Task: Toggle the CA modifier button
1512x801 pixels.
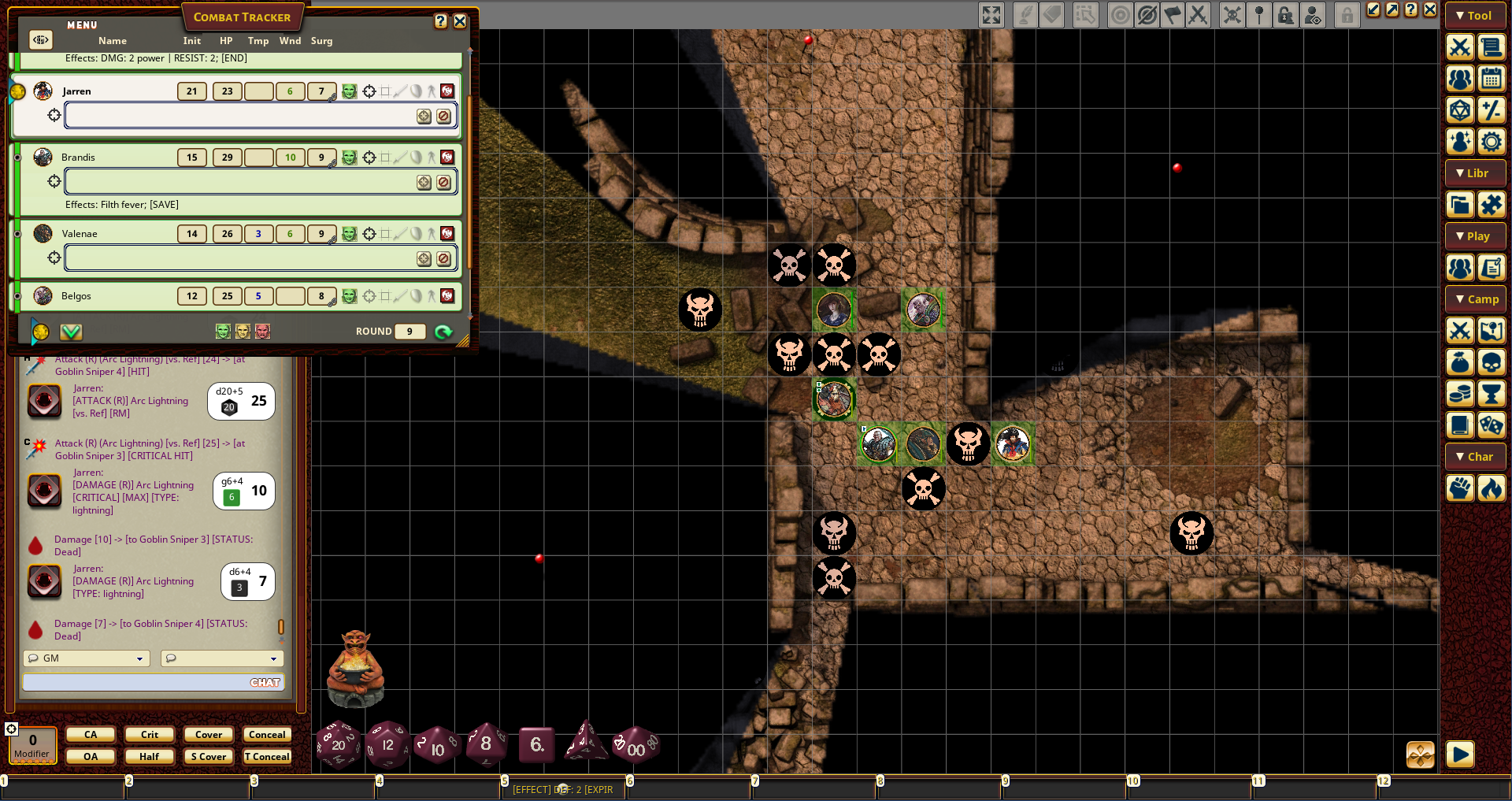Action: click(91, 735)
